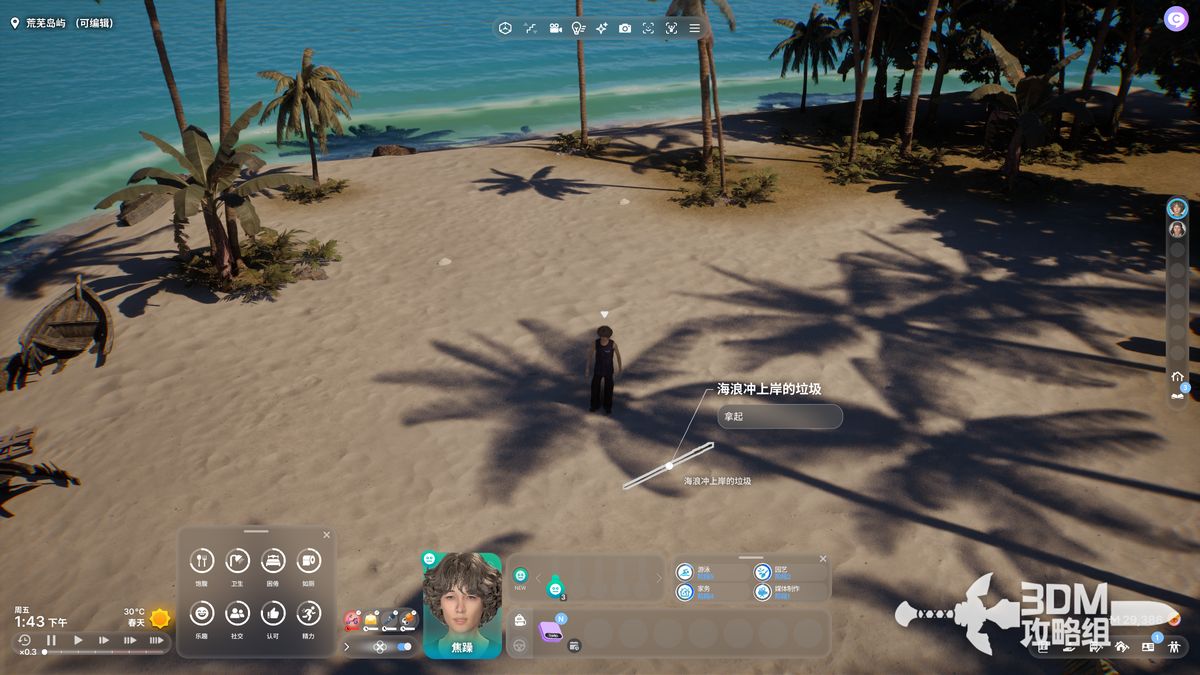Pause the game time
The height and width of the screenshot is (675, 1200).
click(51, 640)
